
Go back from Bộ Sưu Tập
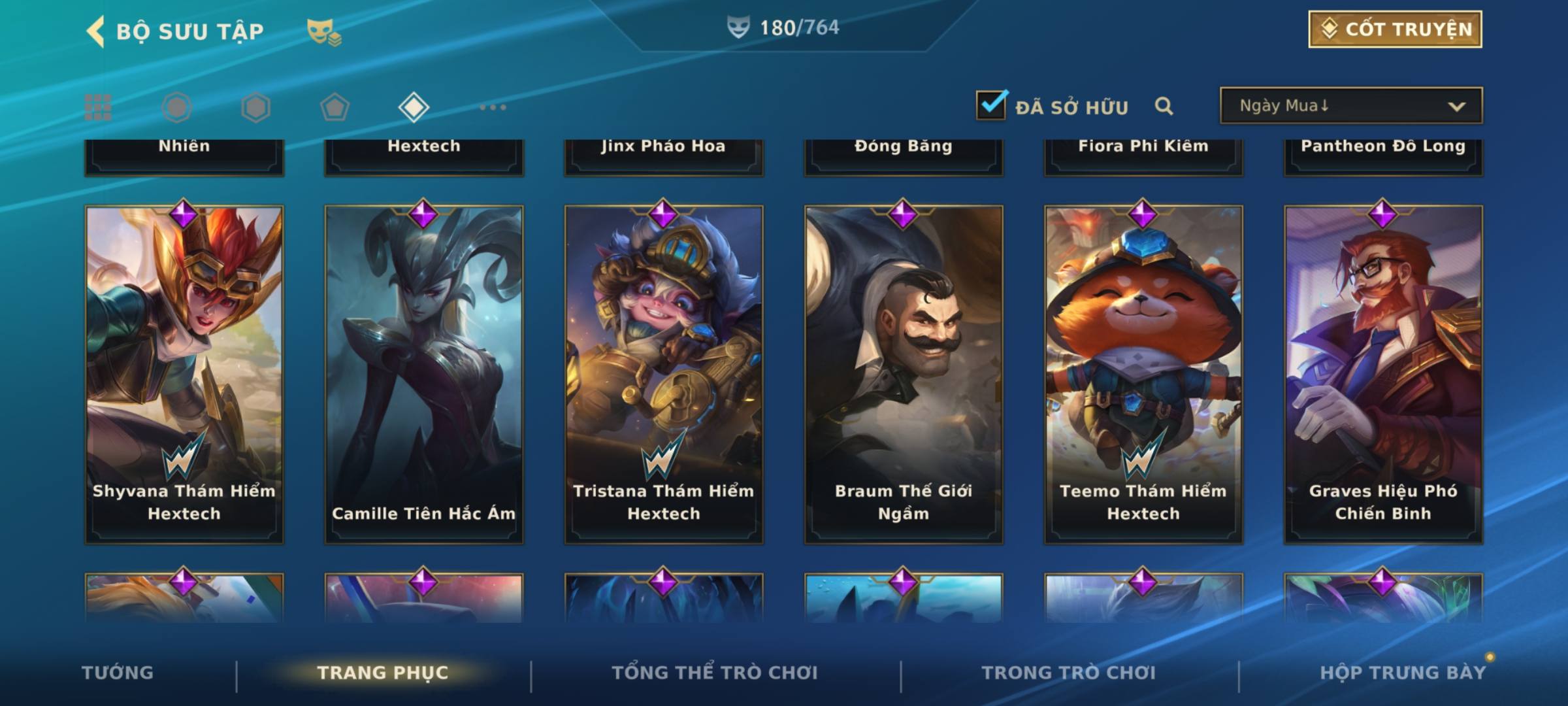coord(96,31)
